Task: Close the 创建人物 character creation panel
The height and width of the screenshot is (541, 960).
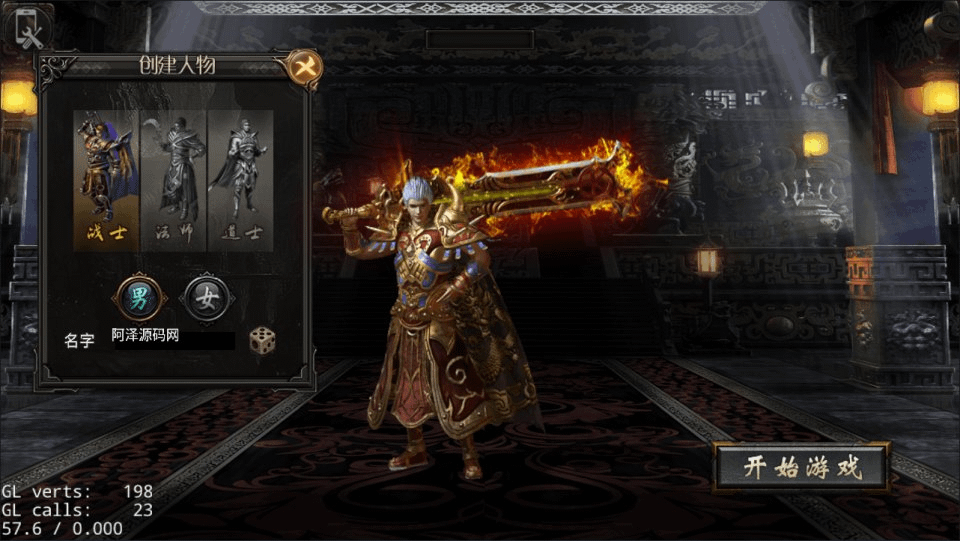Action: [302, 68]
